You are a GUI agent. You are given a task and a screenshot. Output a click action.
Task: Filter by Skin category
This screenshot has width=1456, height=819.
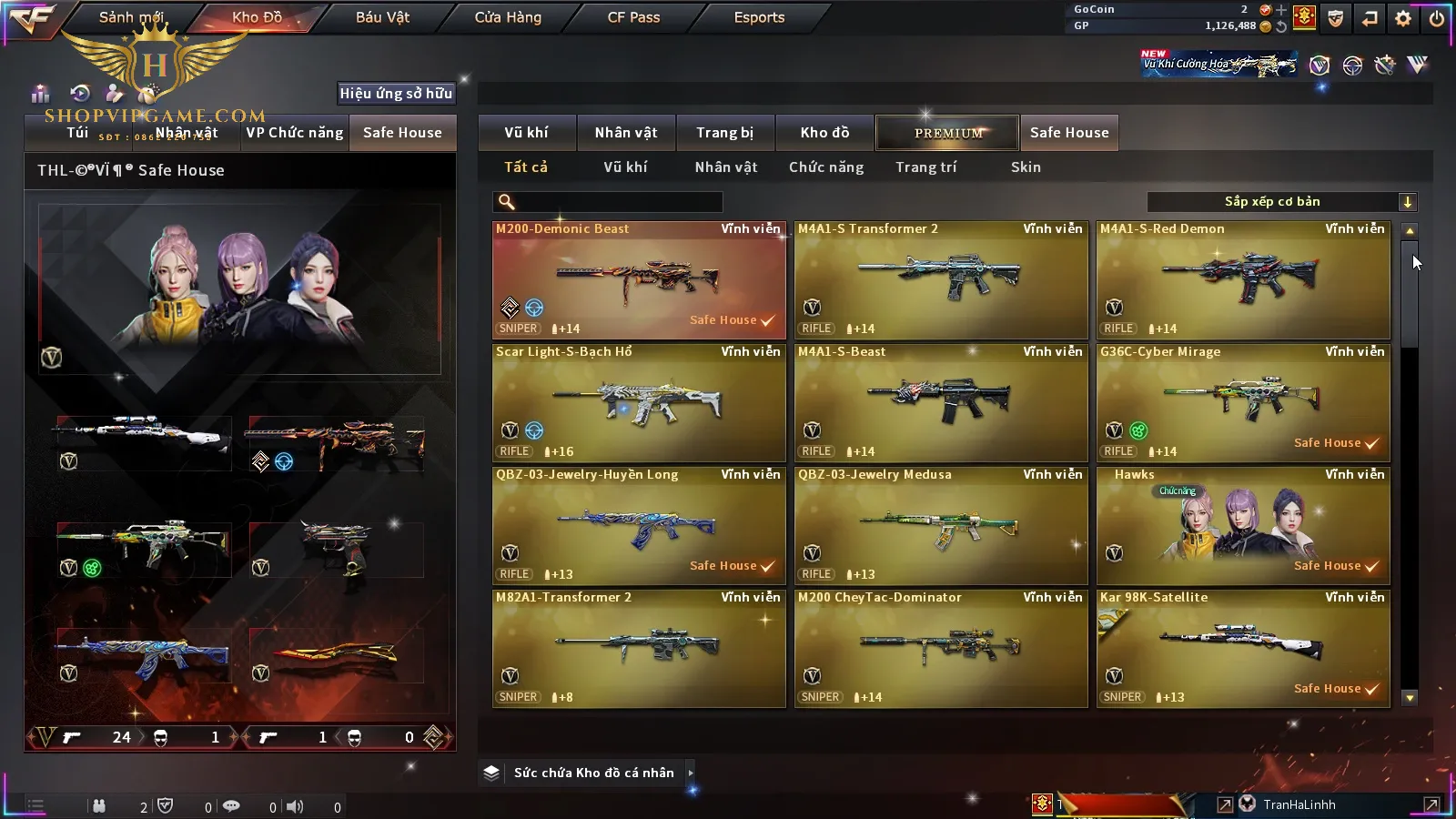[x=1026, y=167]
